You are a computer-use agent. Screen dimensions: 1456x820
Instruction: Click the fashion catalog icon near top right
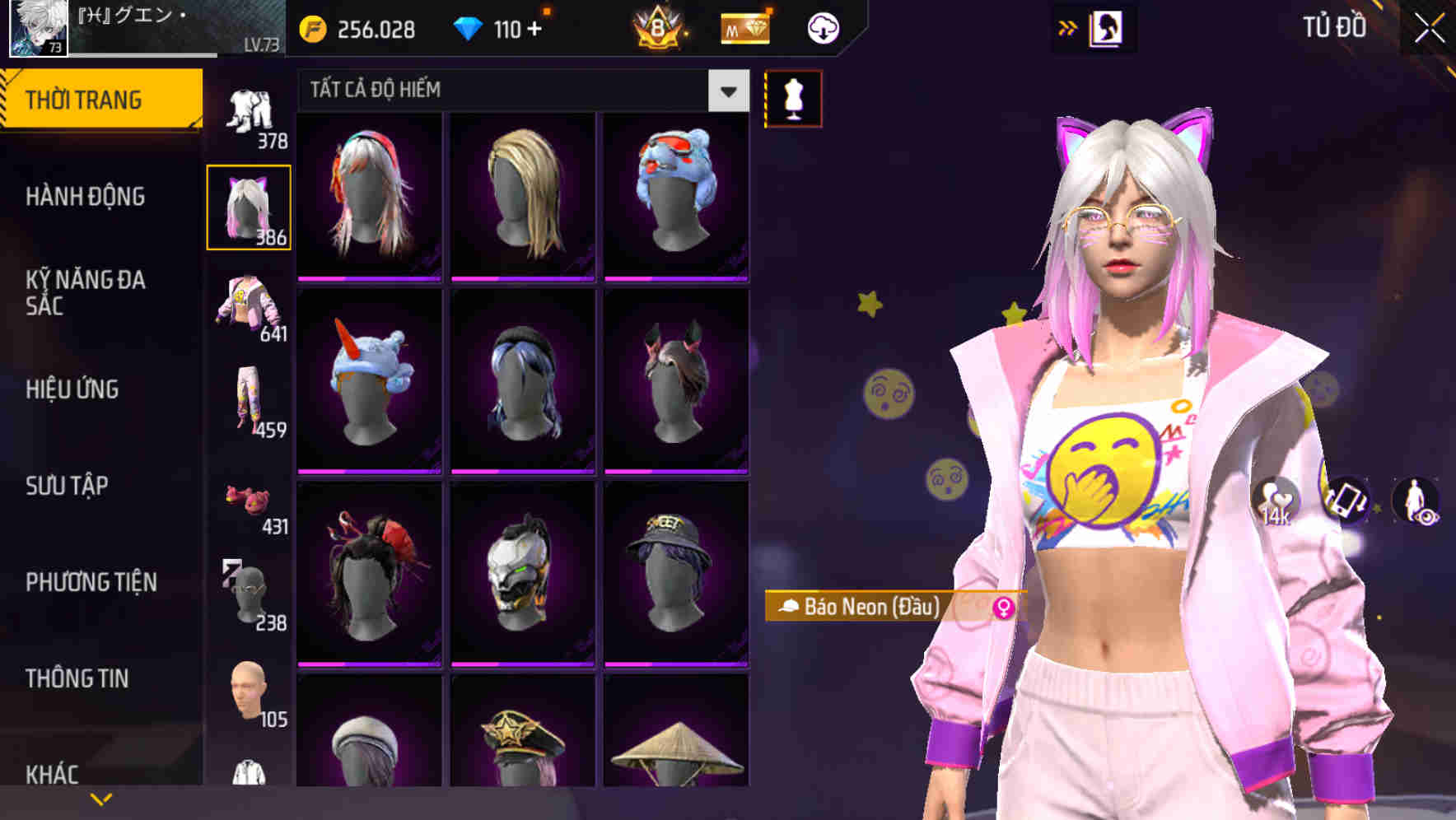pos(1106,26)
